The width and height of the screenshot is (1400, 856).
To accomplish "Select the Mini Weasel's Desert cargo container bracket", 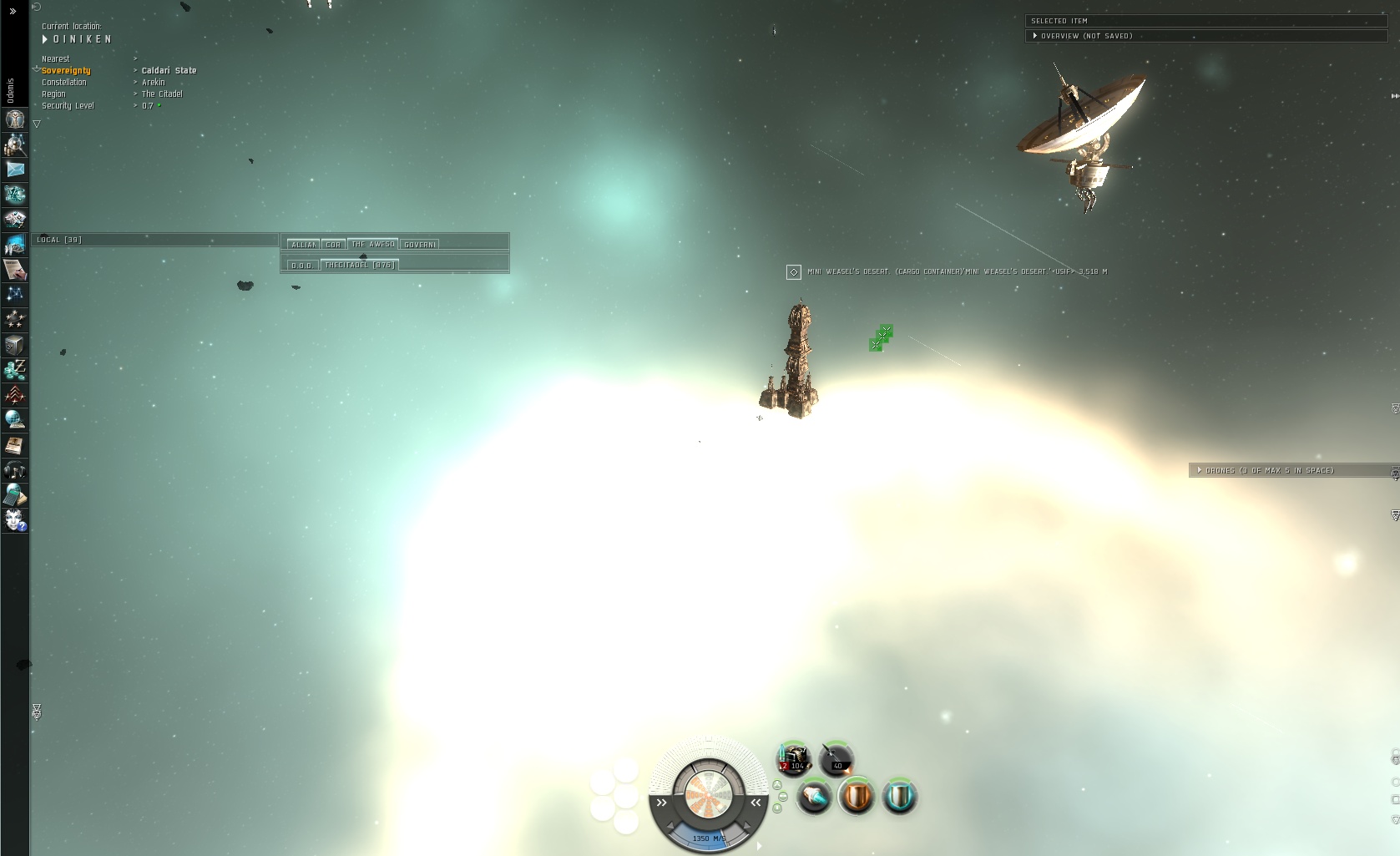I will point(793,272).
